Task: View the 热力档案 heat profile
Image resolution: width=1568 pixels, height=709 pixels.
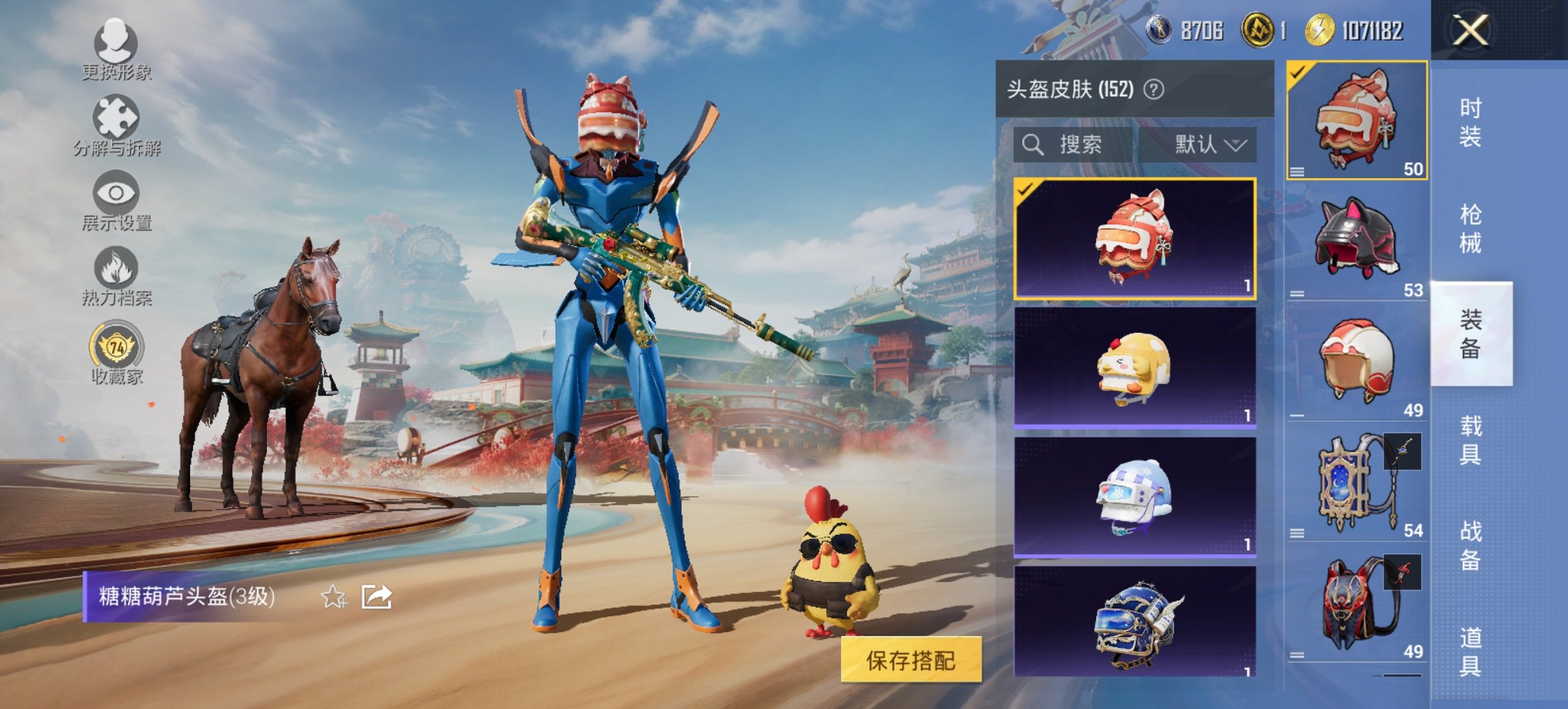Action: (x=118, y=273)
